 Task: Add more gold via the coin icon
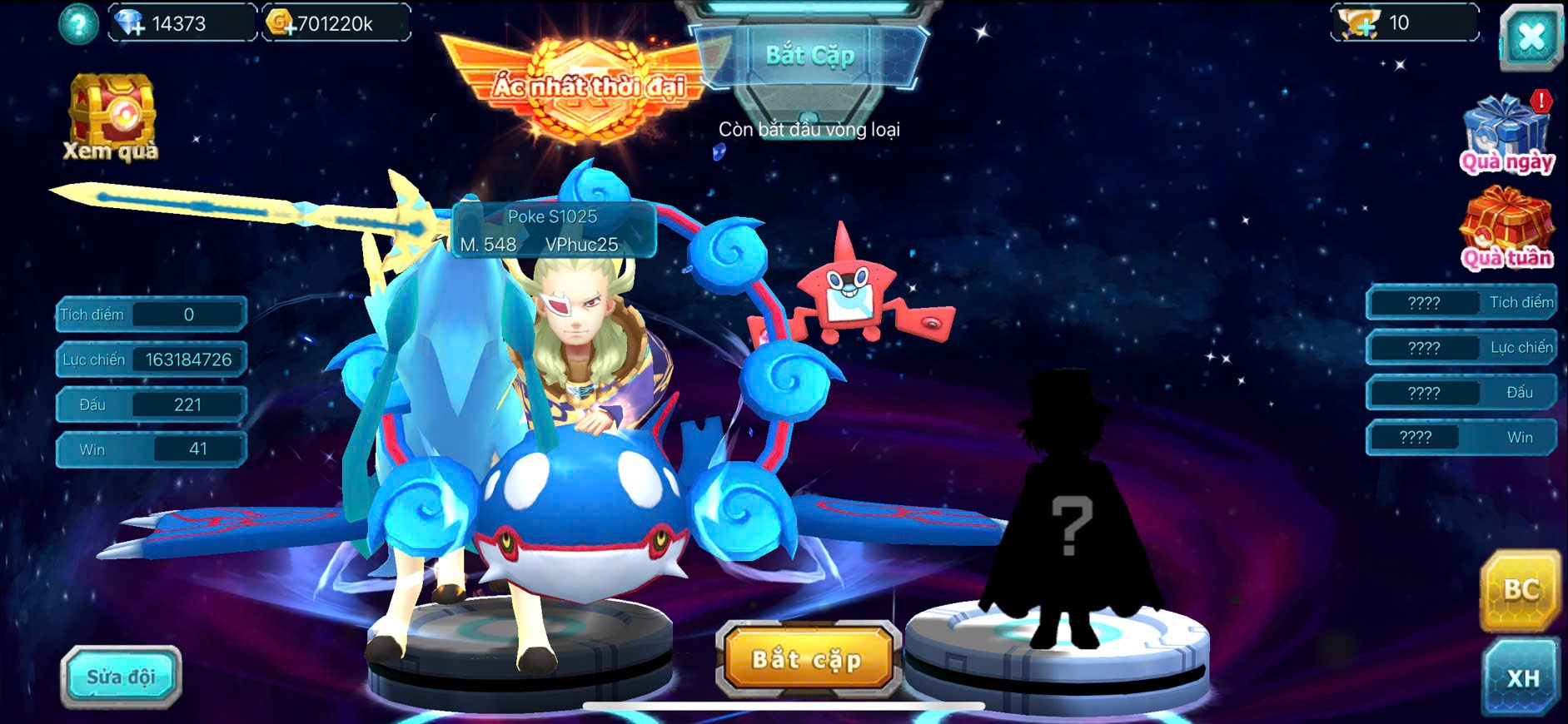click(x=280, y=22)
